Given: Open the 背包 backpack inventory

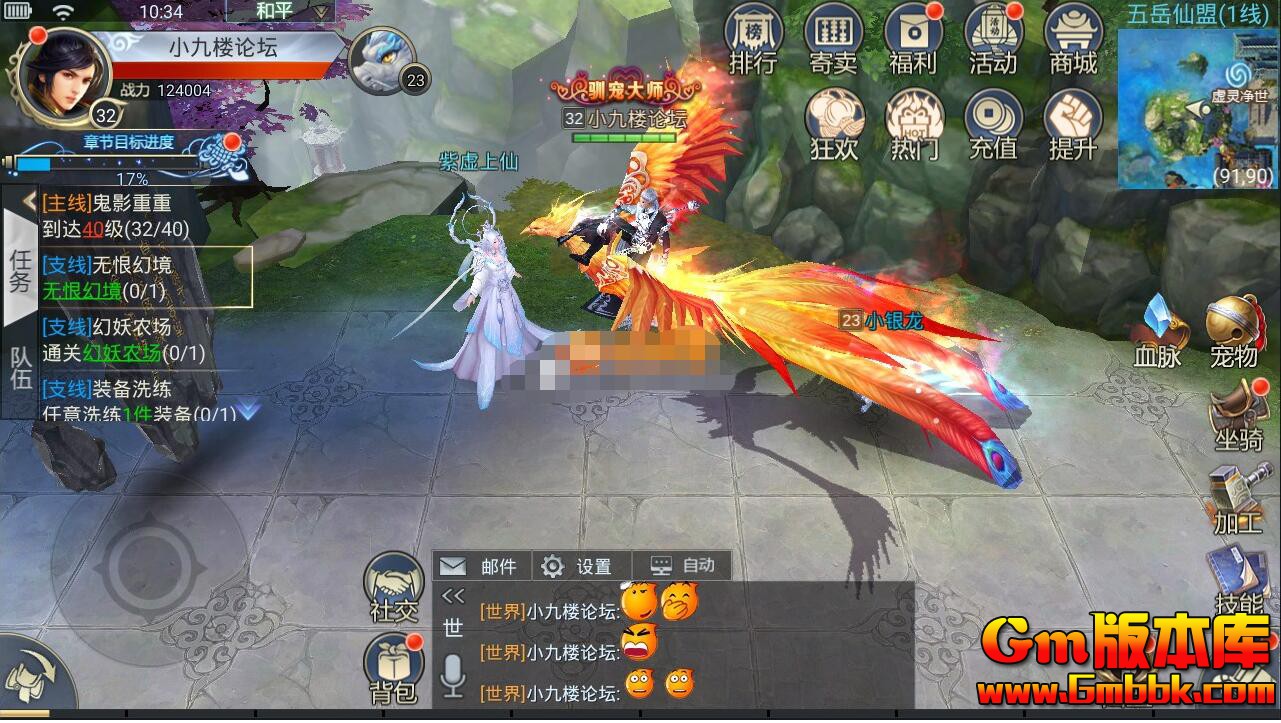Looking at the screenshot, I should pos(394,667).
